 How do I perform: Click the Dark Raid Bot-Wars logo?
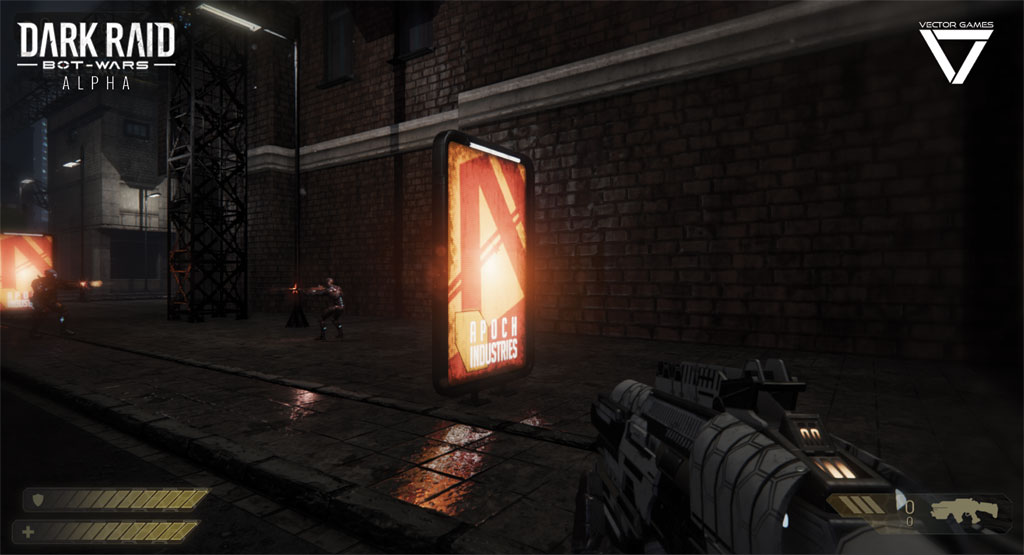(97, 55)
